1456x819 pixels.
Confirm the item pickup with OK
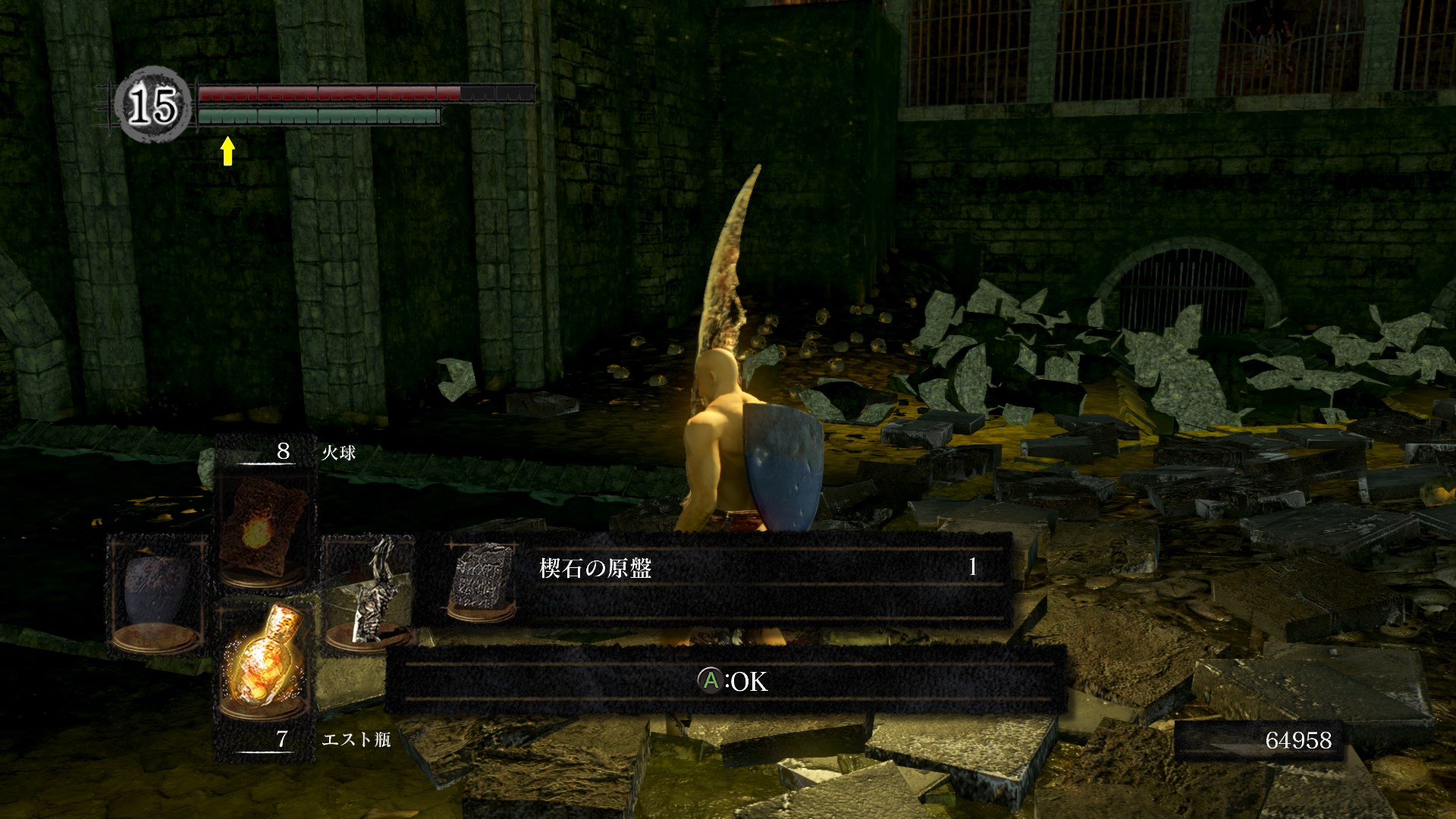(732, 681)
